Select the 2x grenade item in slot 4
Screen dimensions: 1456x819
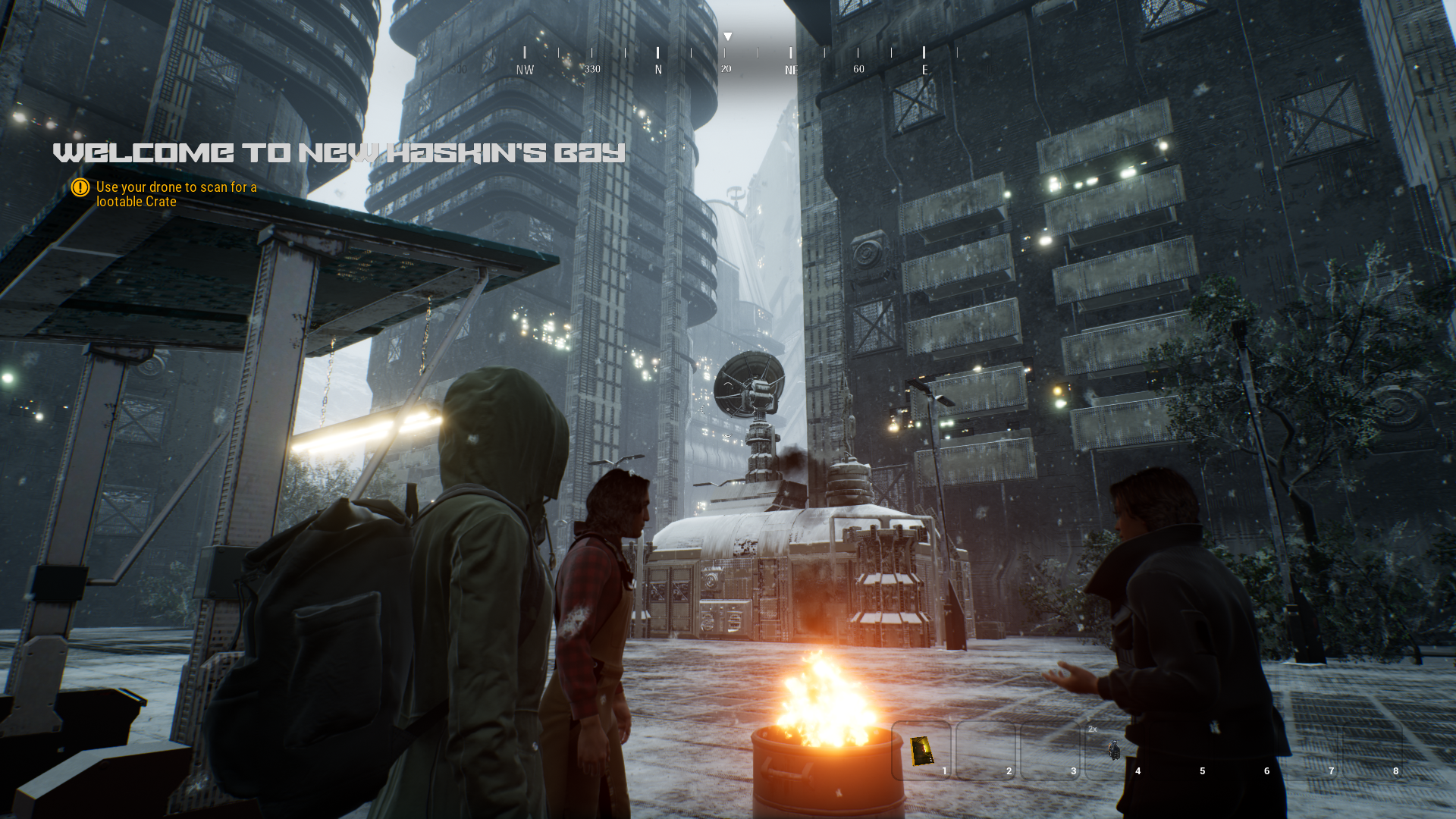pos(1114,750)
